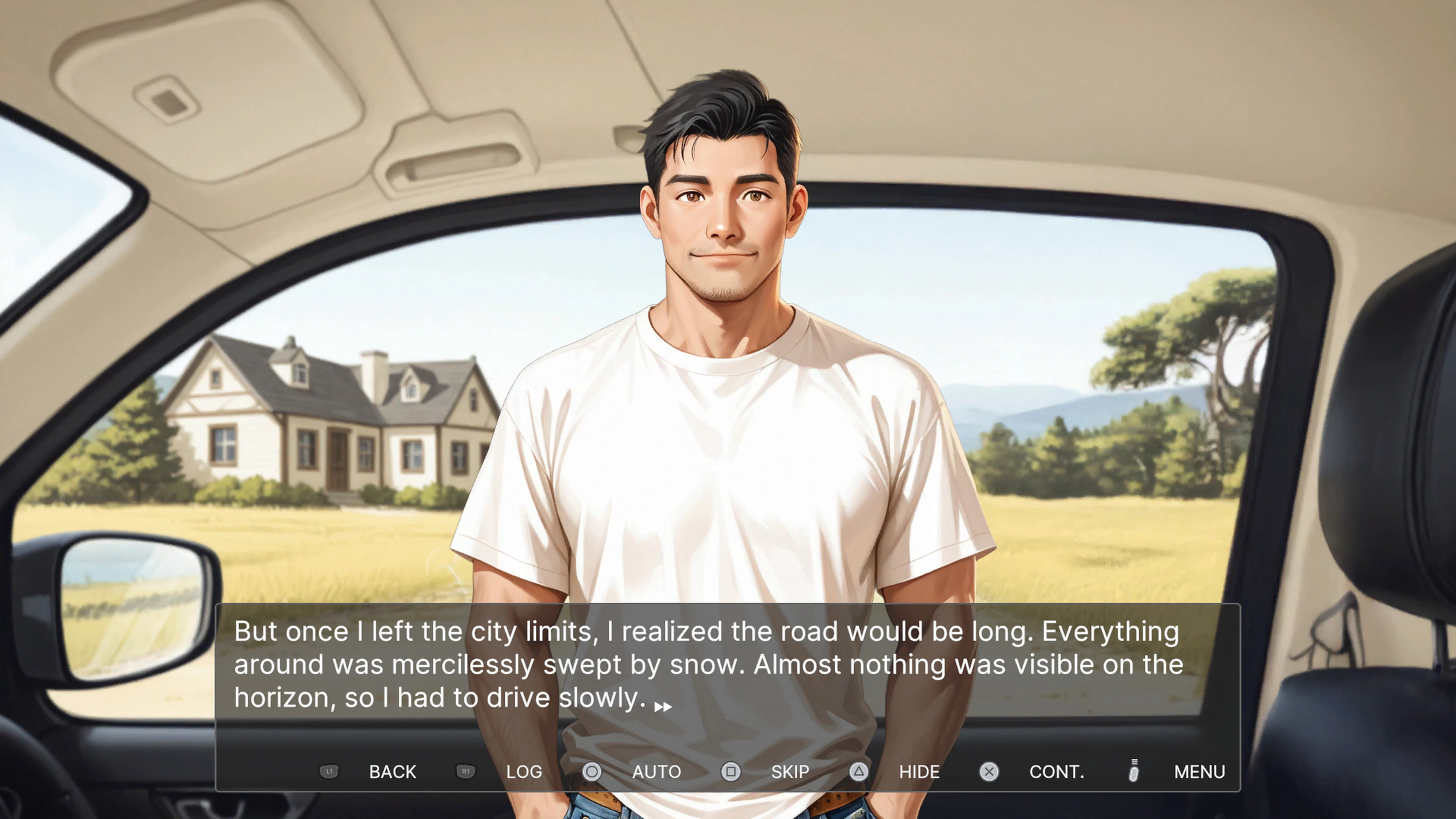
Task: Open the game MENU
Action: pyautogui.click(x=1199, y=772)
